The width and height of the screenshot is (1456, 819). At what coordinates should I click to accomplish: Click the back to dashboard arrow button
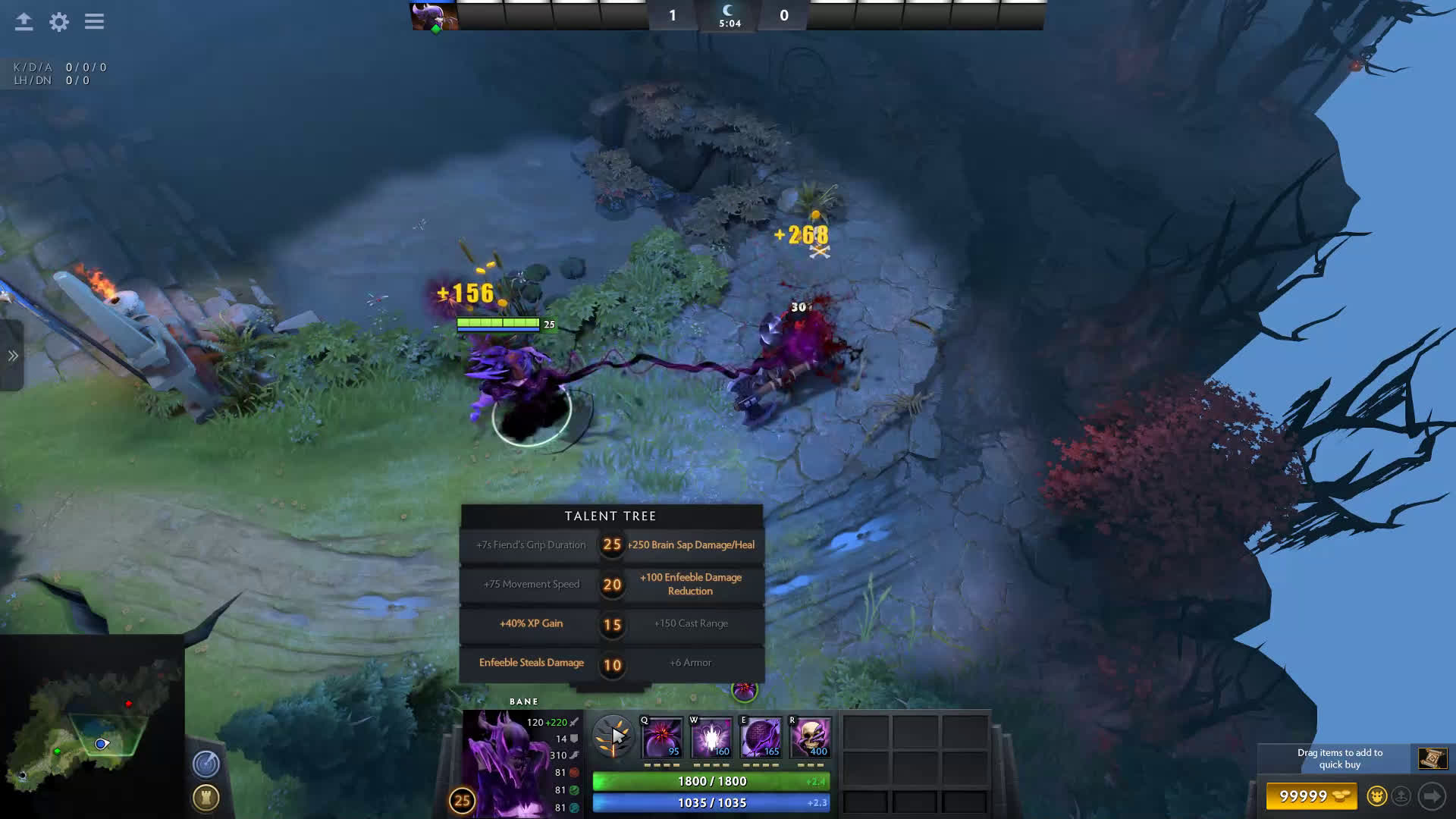[24, 22]
